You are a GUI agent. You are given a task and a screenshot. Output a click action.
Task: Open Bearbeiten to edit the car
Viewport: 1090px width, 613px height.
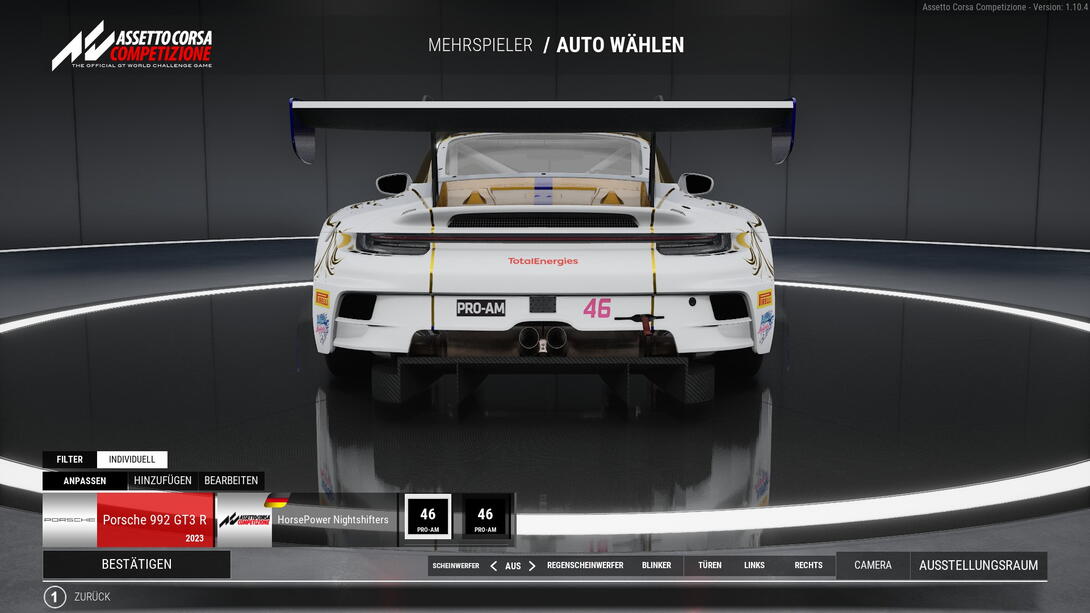coord(231,480)
